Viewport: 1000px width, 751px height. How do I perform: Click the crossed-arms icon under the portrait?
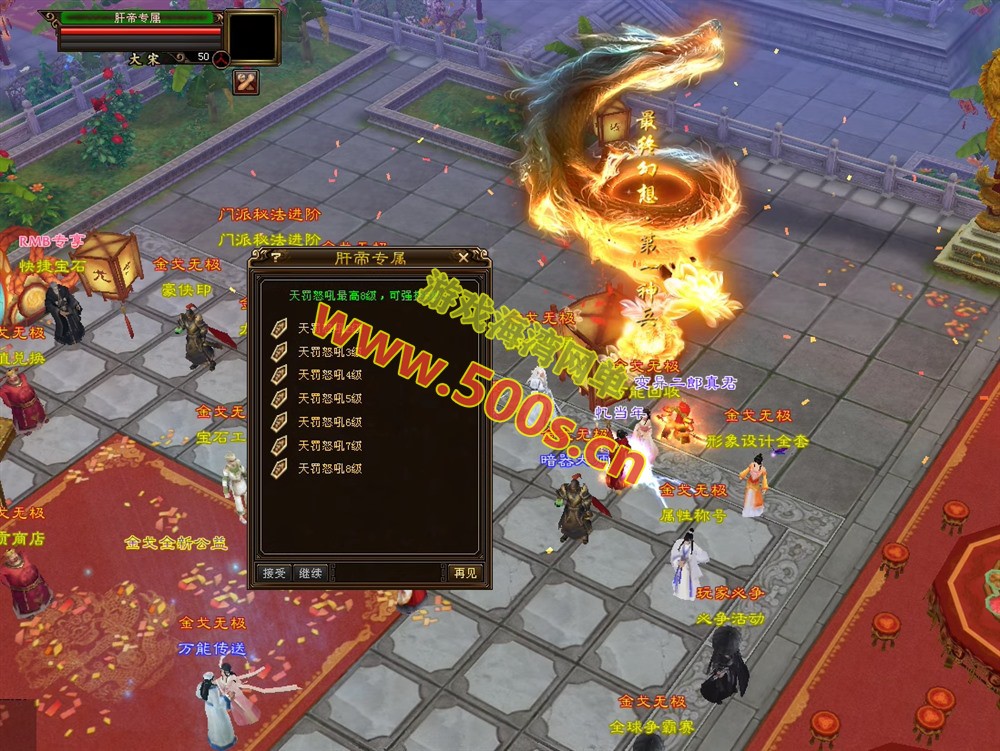tap(246, 82)
